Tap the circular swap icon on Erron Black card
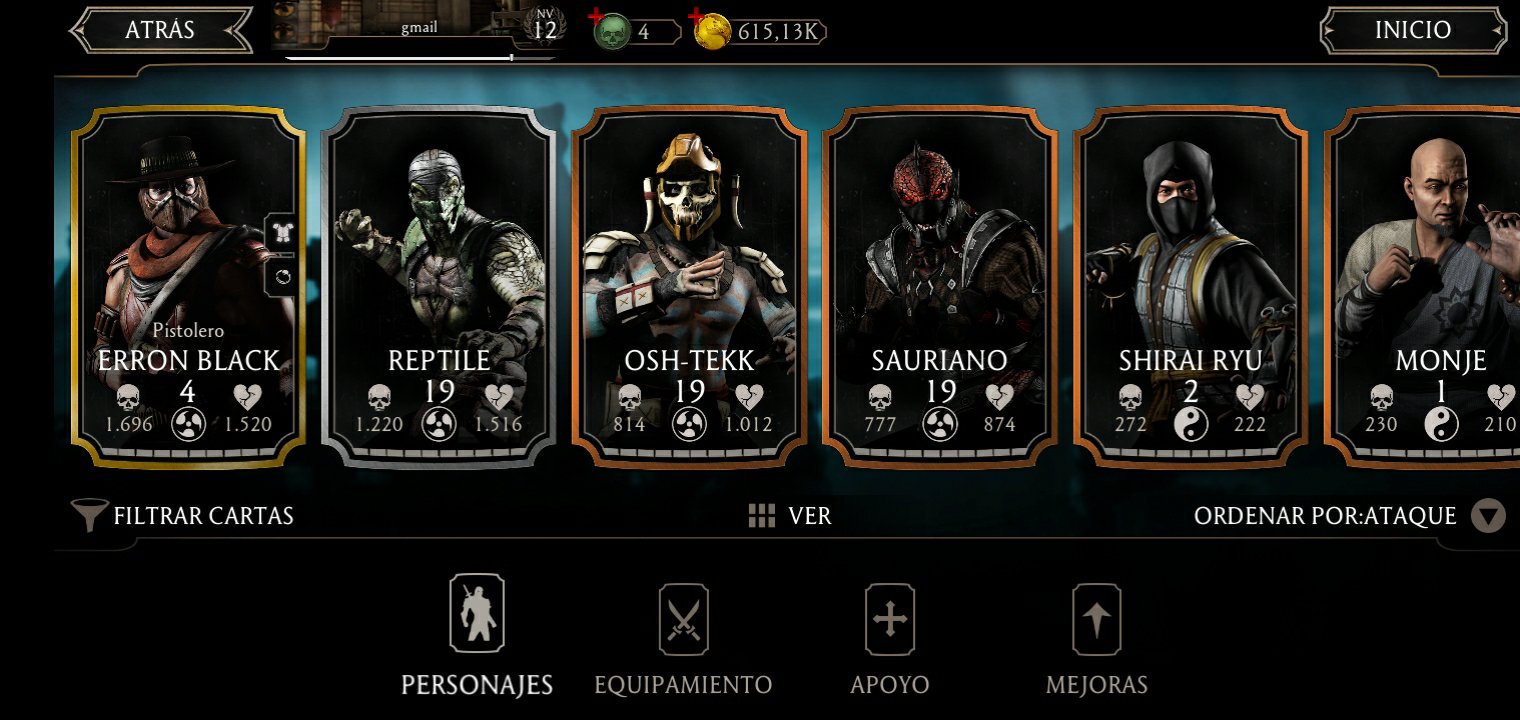 click(x=281, y=277)
